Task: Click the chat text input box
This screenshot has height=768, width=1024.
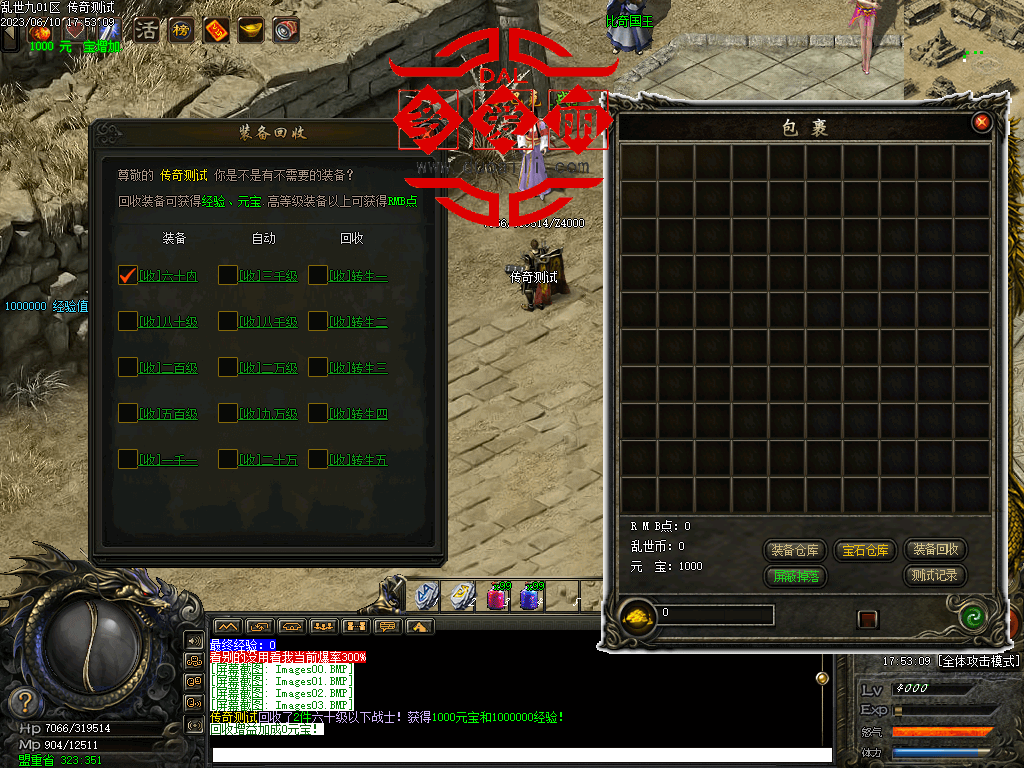Action: coord(520,755)
